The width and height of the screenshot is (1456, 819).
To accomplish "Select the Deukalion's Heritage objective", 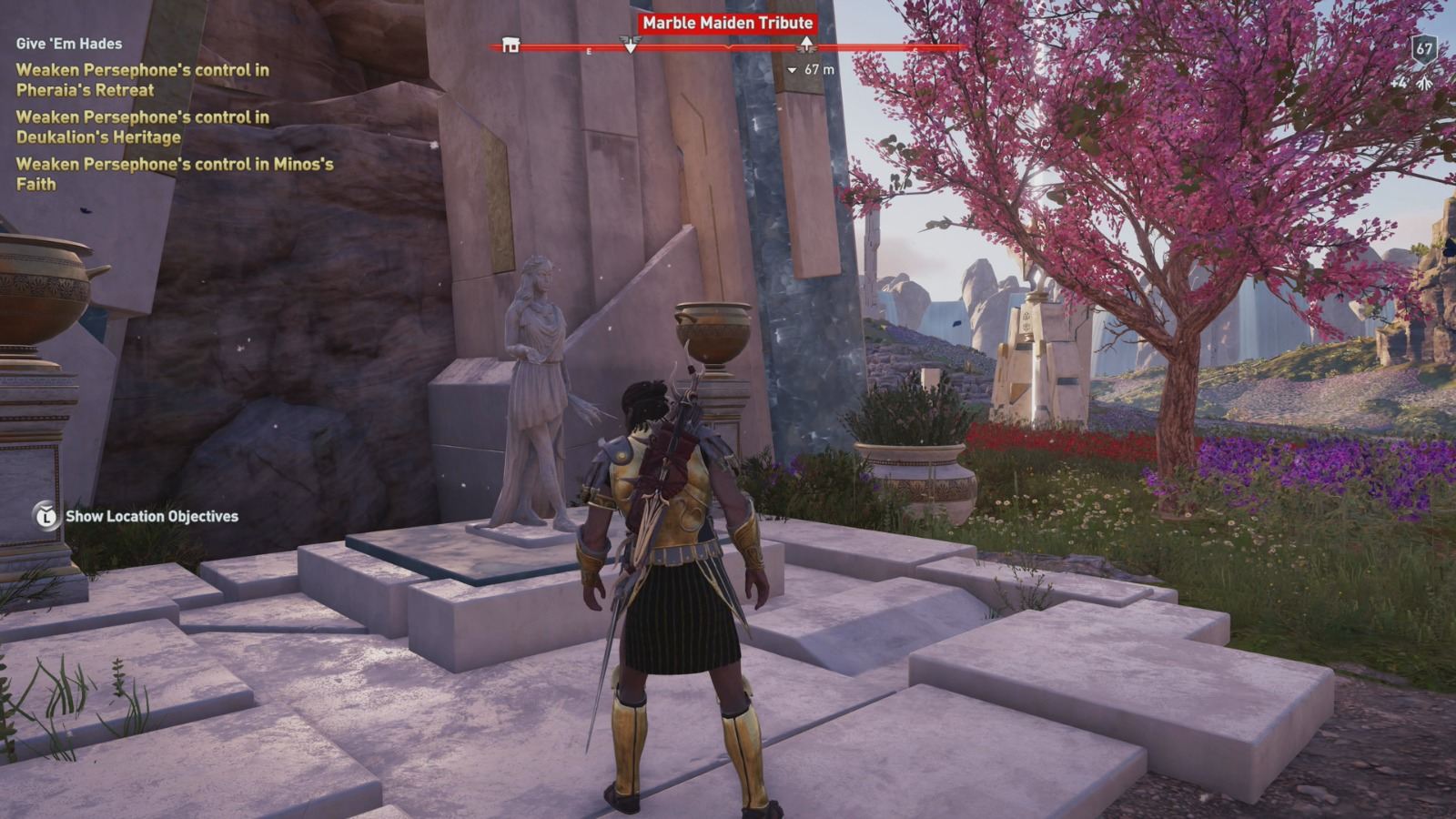I will point(142,127).
